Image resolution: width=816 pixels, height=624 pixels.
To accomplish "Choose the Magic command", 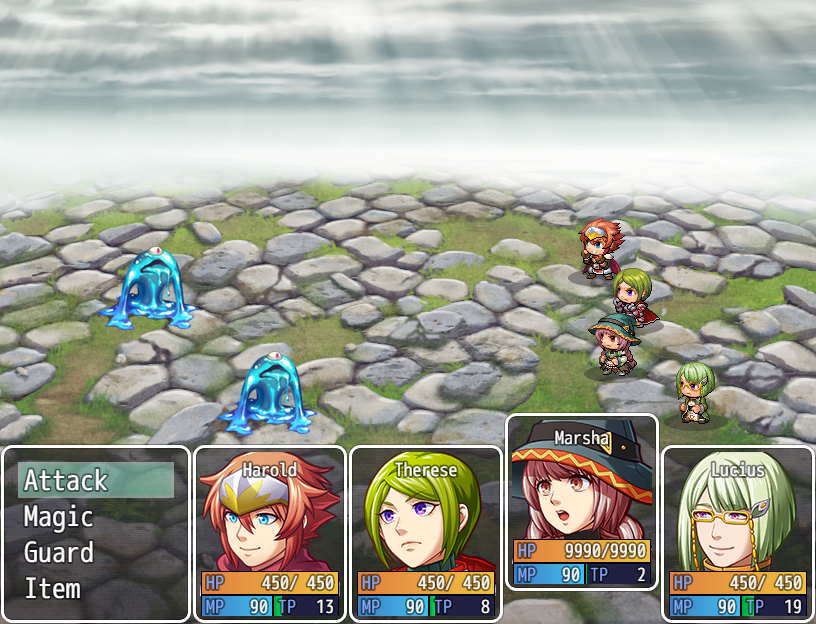I will [95, 517].
